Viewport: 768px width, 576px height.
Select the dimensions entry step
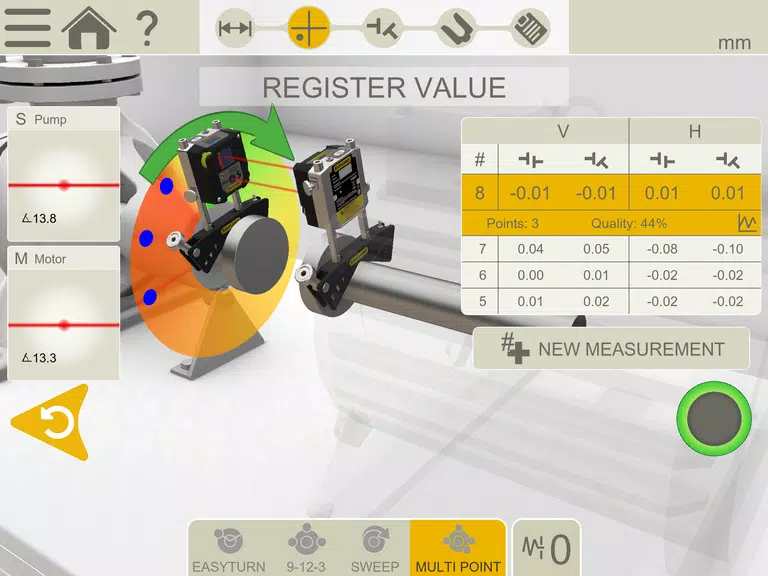pos(235,28)
